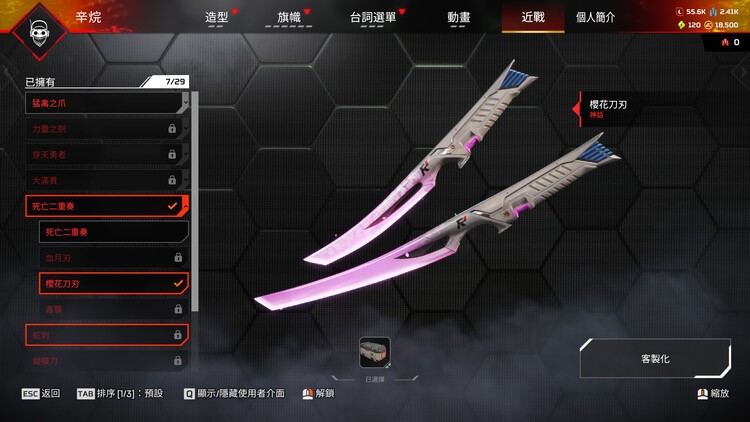Go to the 動畫 tab
The height and width of the screenshot is (422, 750).
coord(459,18)
